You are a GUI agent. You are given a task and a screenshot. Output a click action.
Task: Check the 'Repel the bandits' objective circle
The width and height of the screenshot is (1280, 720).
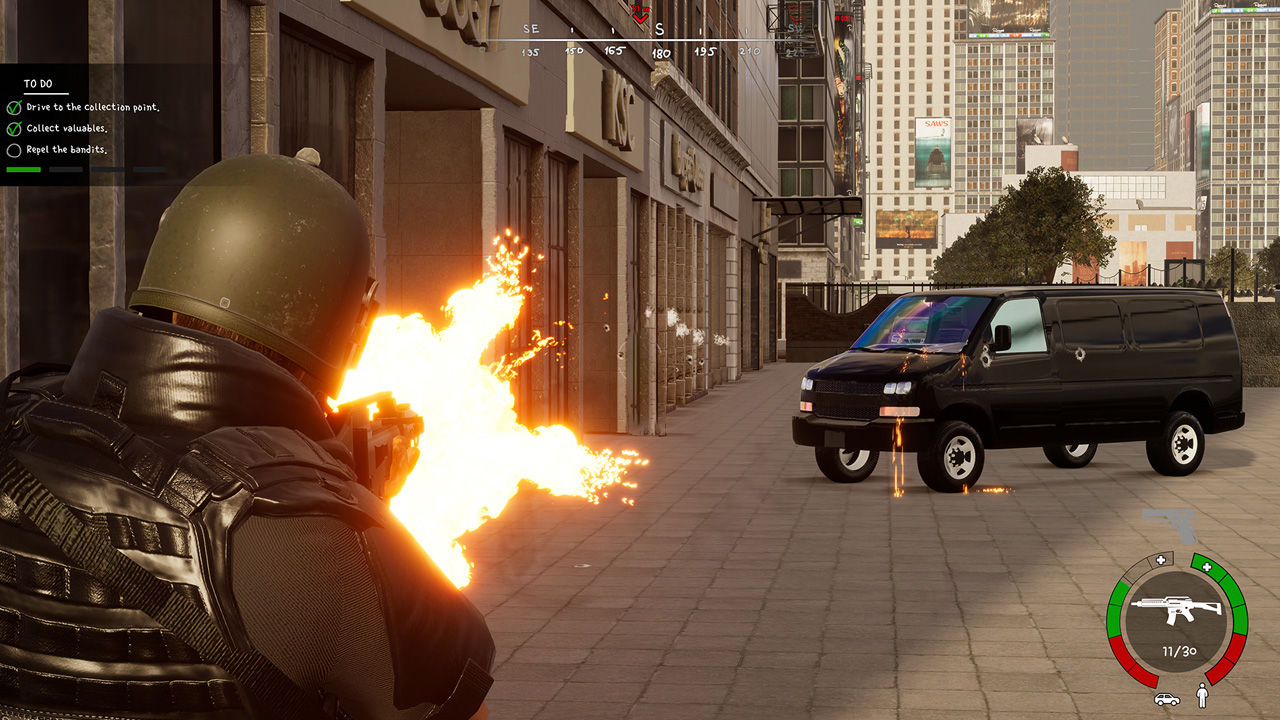(x=14, y=150)
